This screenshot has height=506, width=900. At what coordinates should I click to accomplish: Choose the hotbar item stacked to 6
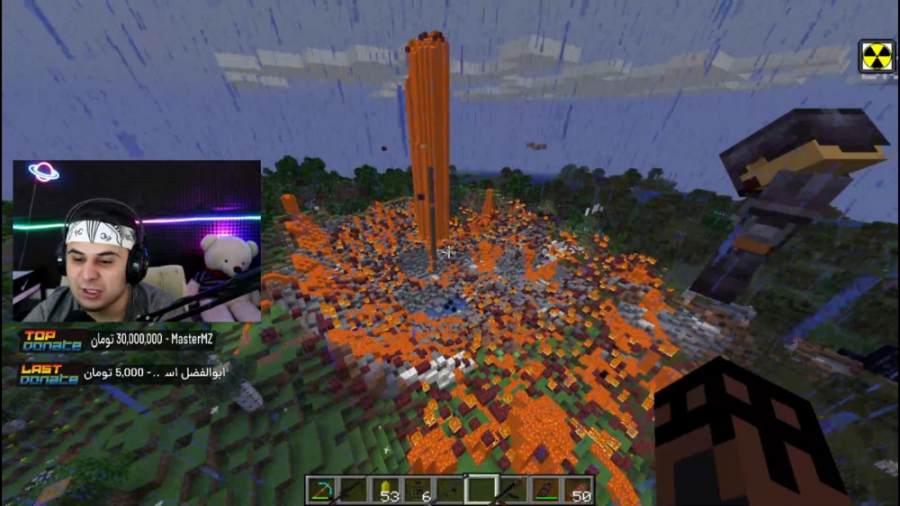[x=417, y=490]
